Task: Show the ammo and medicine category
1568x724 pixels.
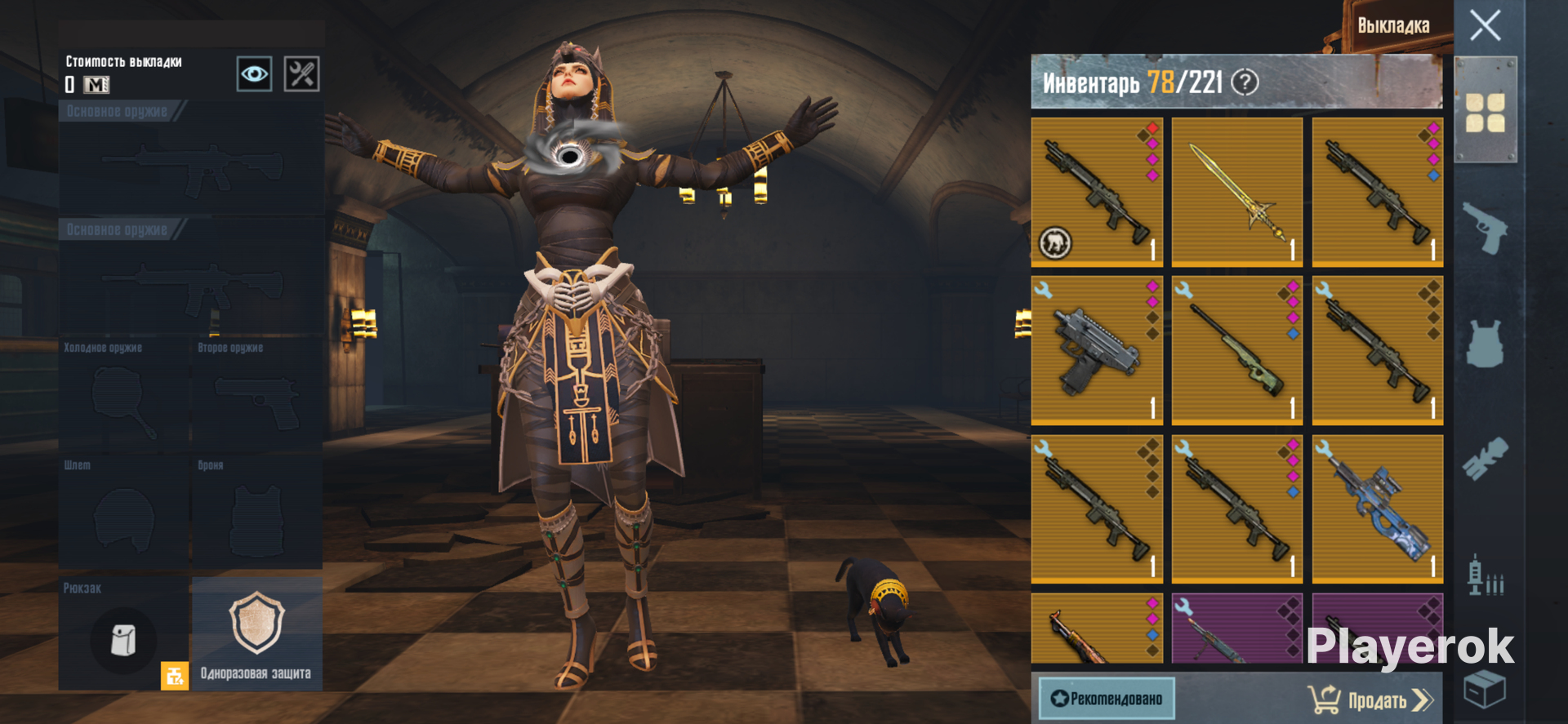Action: [x=1485, y=576]
